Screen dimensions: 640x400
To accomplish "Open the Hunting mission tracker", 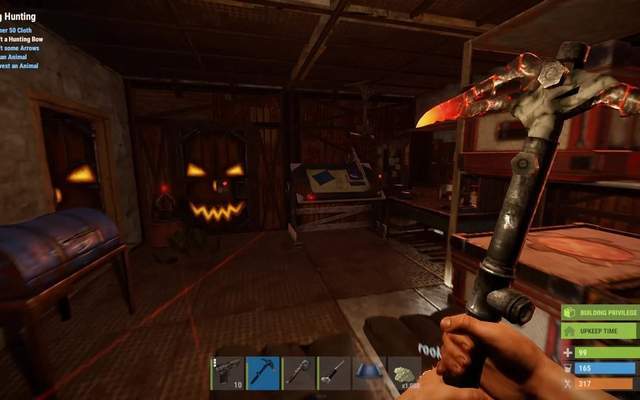I will (x=20, y=17).
